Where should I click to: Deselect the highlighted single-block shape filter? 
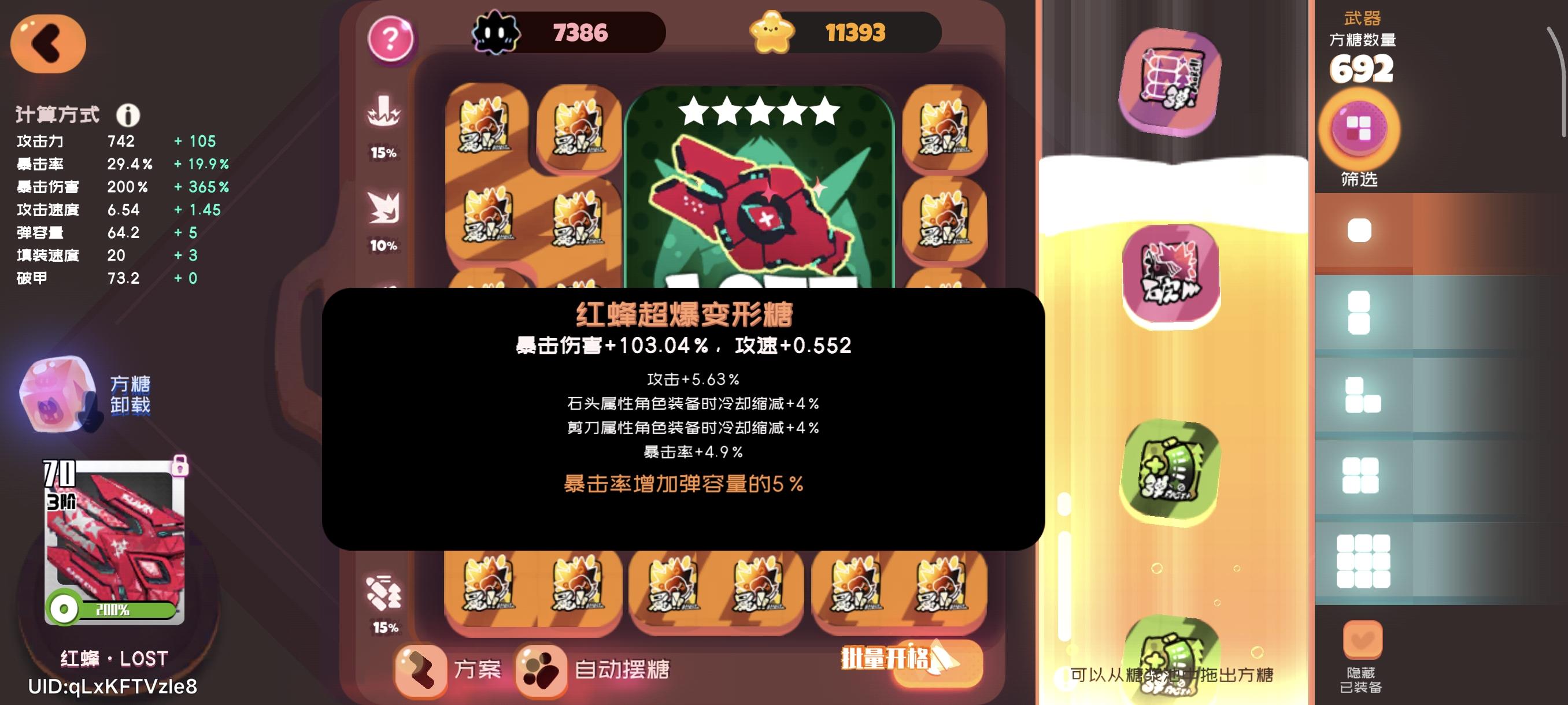tap(1359, 231)
